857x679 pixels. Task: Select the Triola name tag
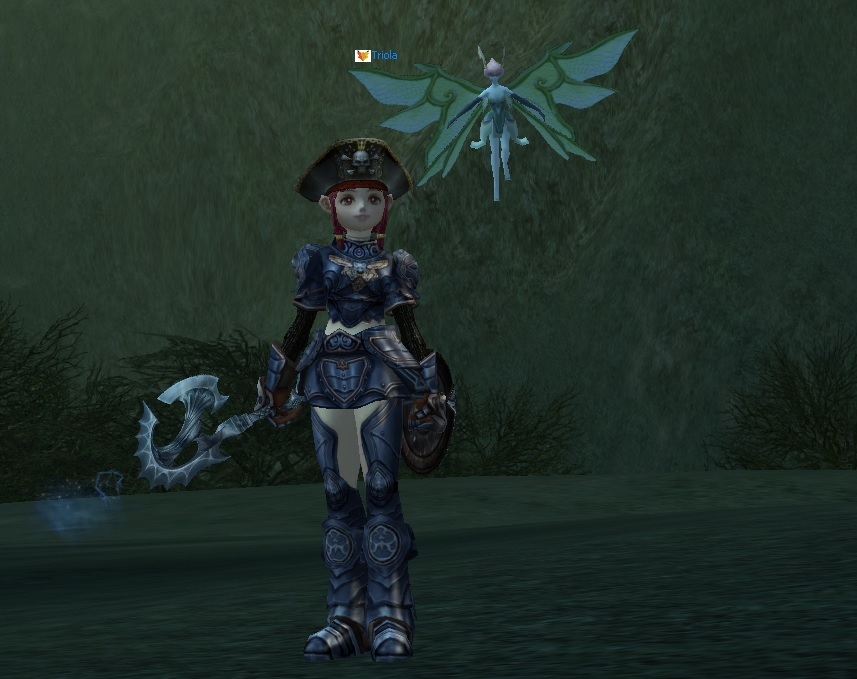click(383, 56)
